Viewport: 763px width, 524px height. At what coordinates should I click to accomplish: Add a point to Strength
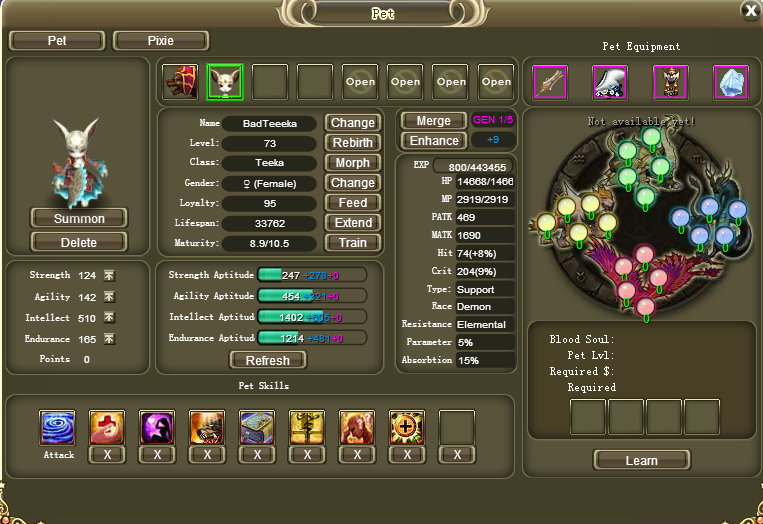(109, 275)
